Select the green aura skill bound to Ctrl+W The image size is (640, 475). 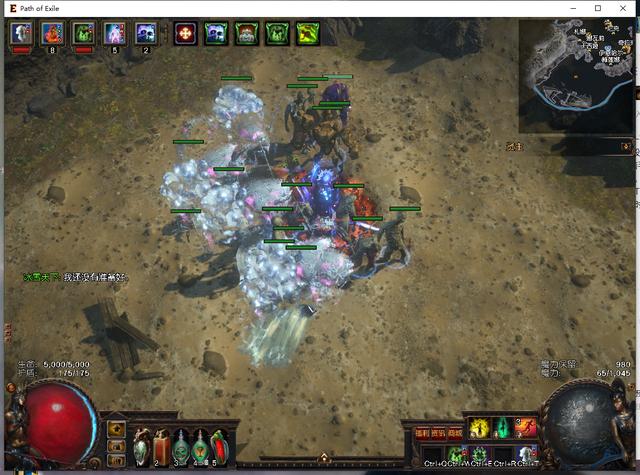click(455, 455)
